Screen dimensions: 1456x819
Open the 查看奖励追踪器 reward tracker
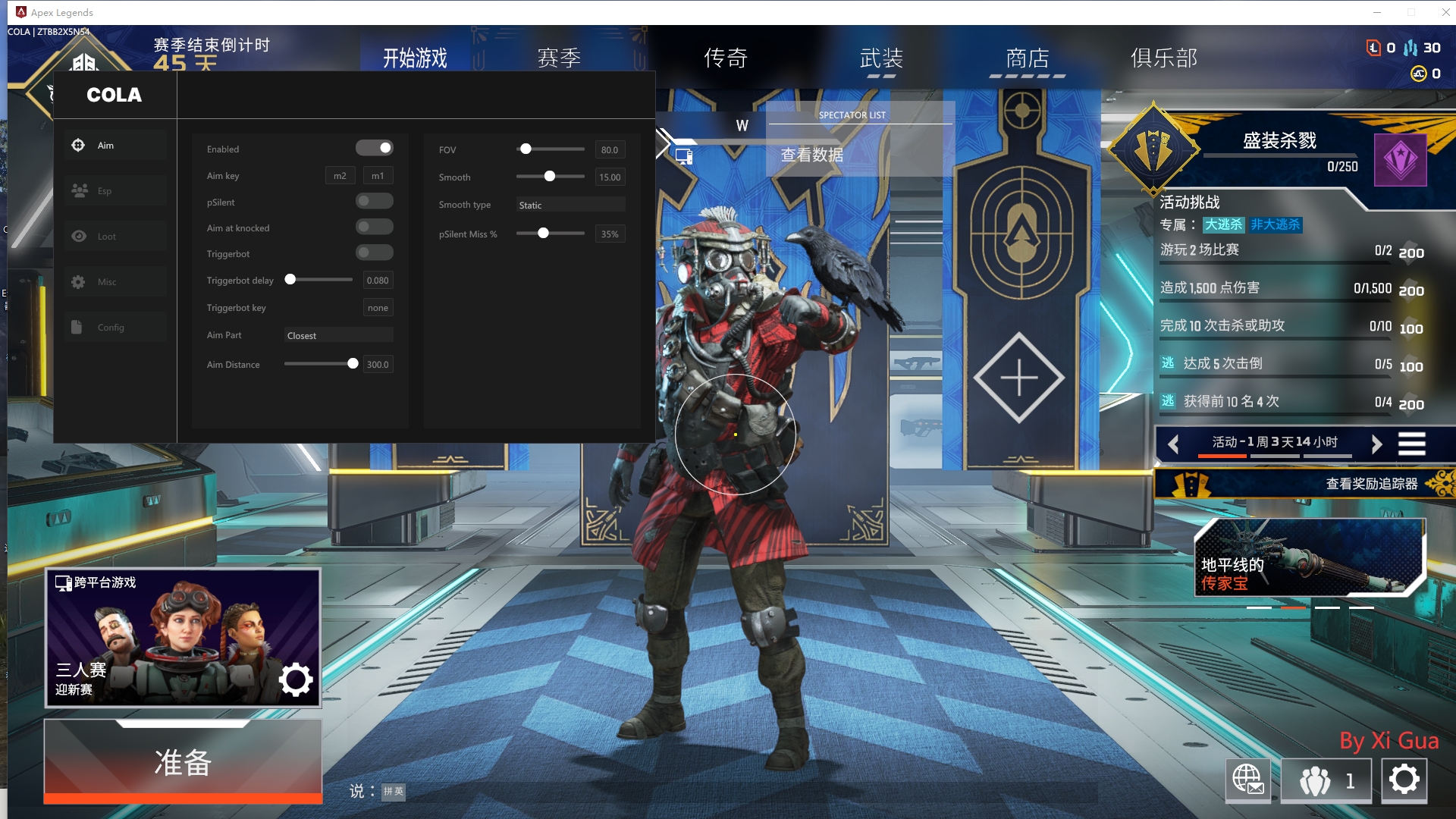point(1370,484)
